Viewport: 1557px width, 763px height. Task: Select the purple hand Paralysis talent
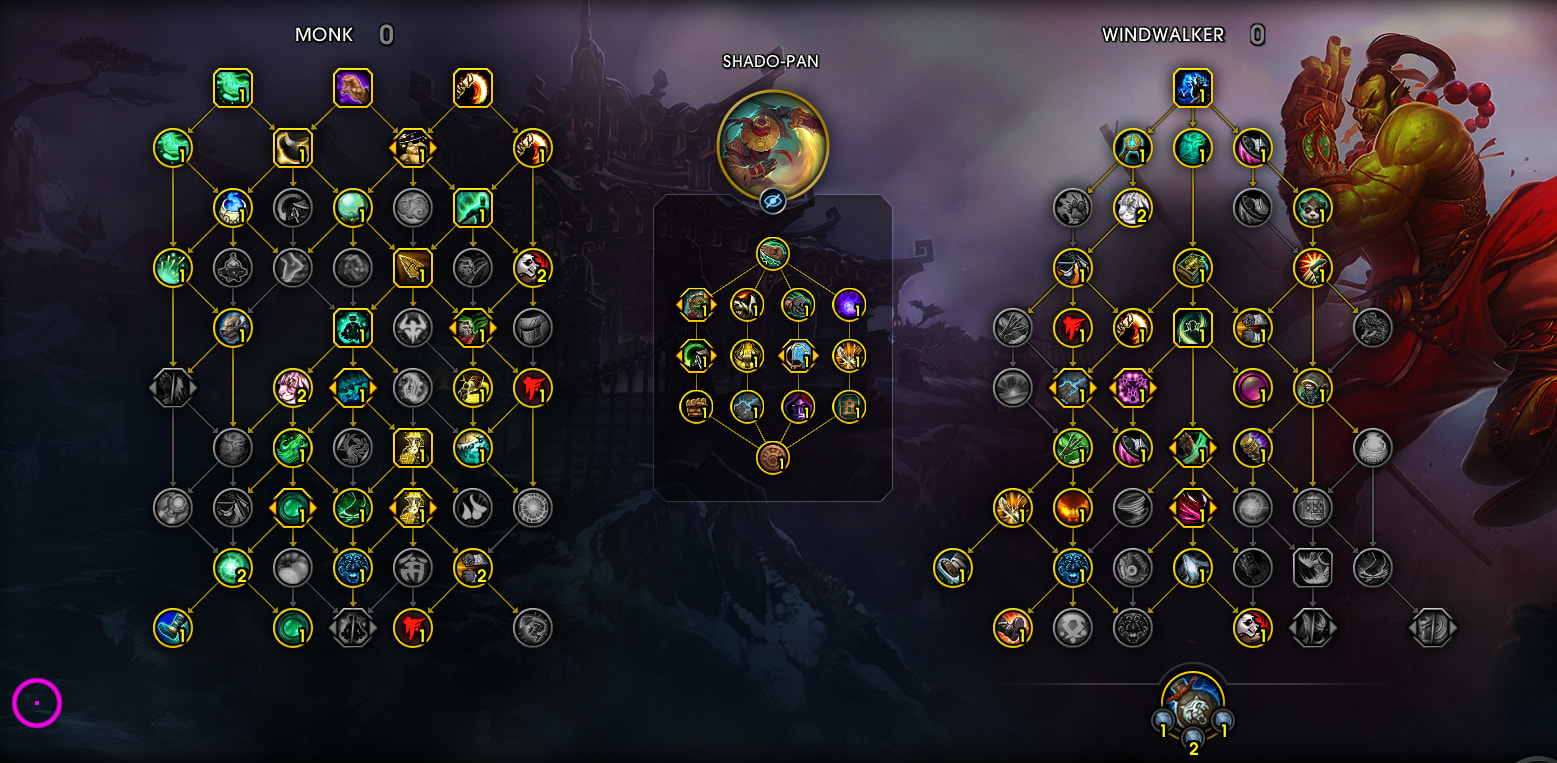353,88
